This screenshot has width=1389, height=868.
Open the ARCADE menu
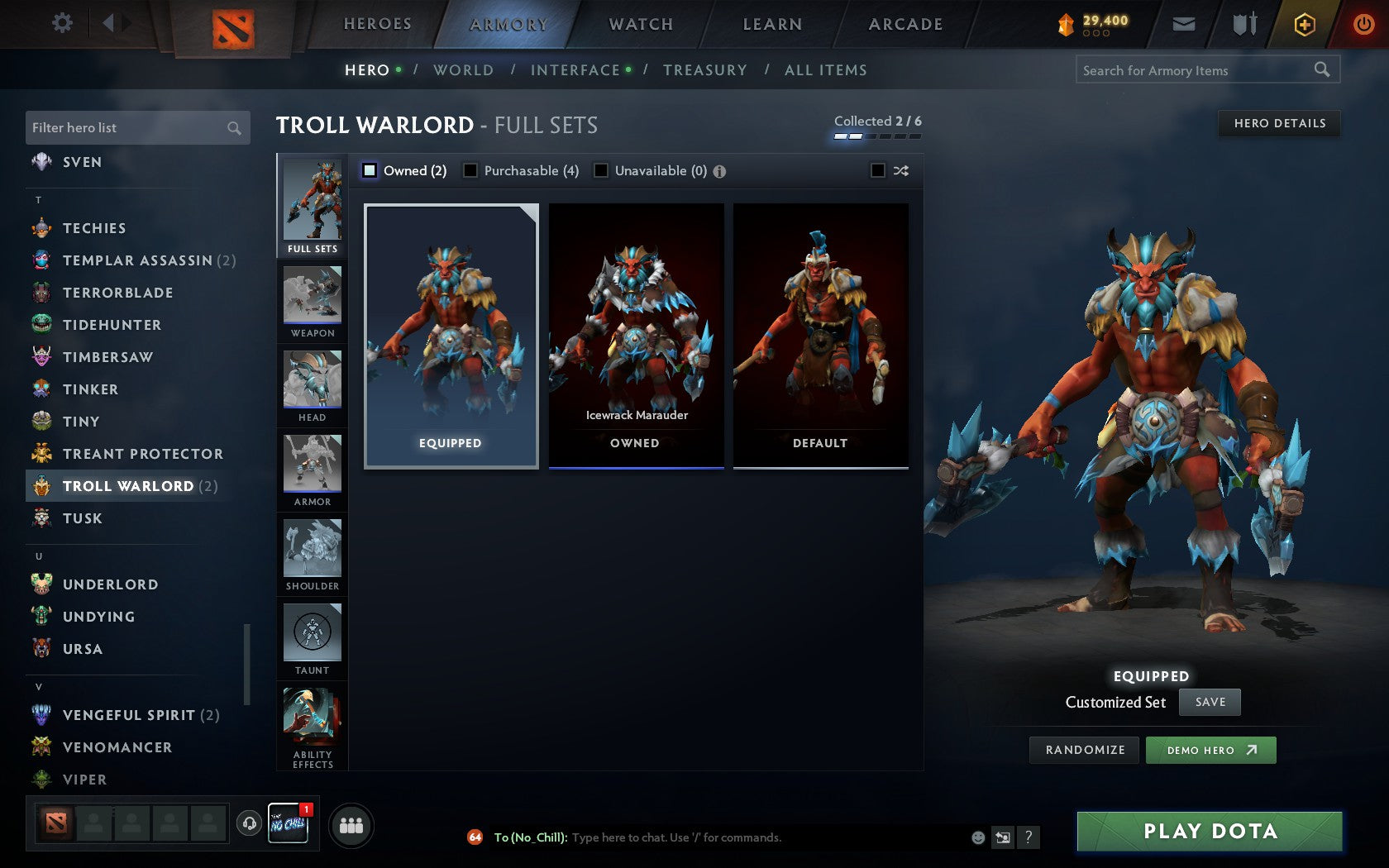click(905, 23)
